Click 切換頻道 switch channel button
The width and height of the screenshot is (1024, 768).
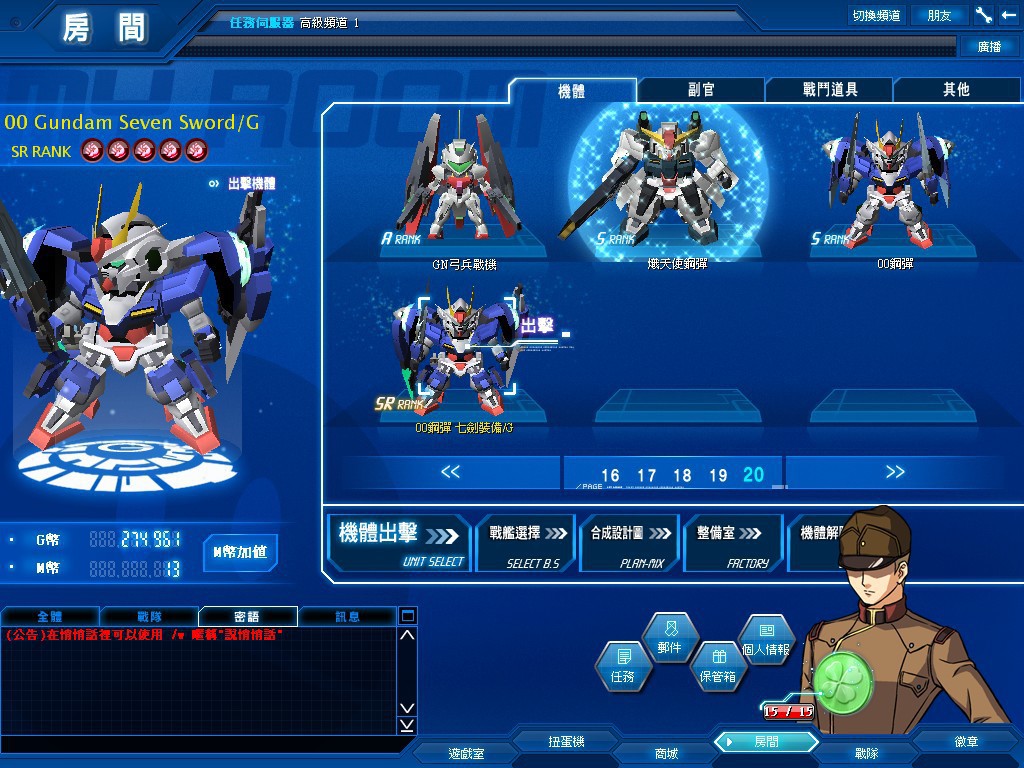point(876,15)
